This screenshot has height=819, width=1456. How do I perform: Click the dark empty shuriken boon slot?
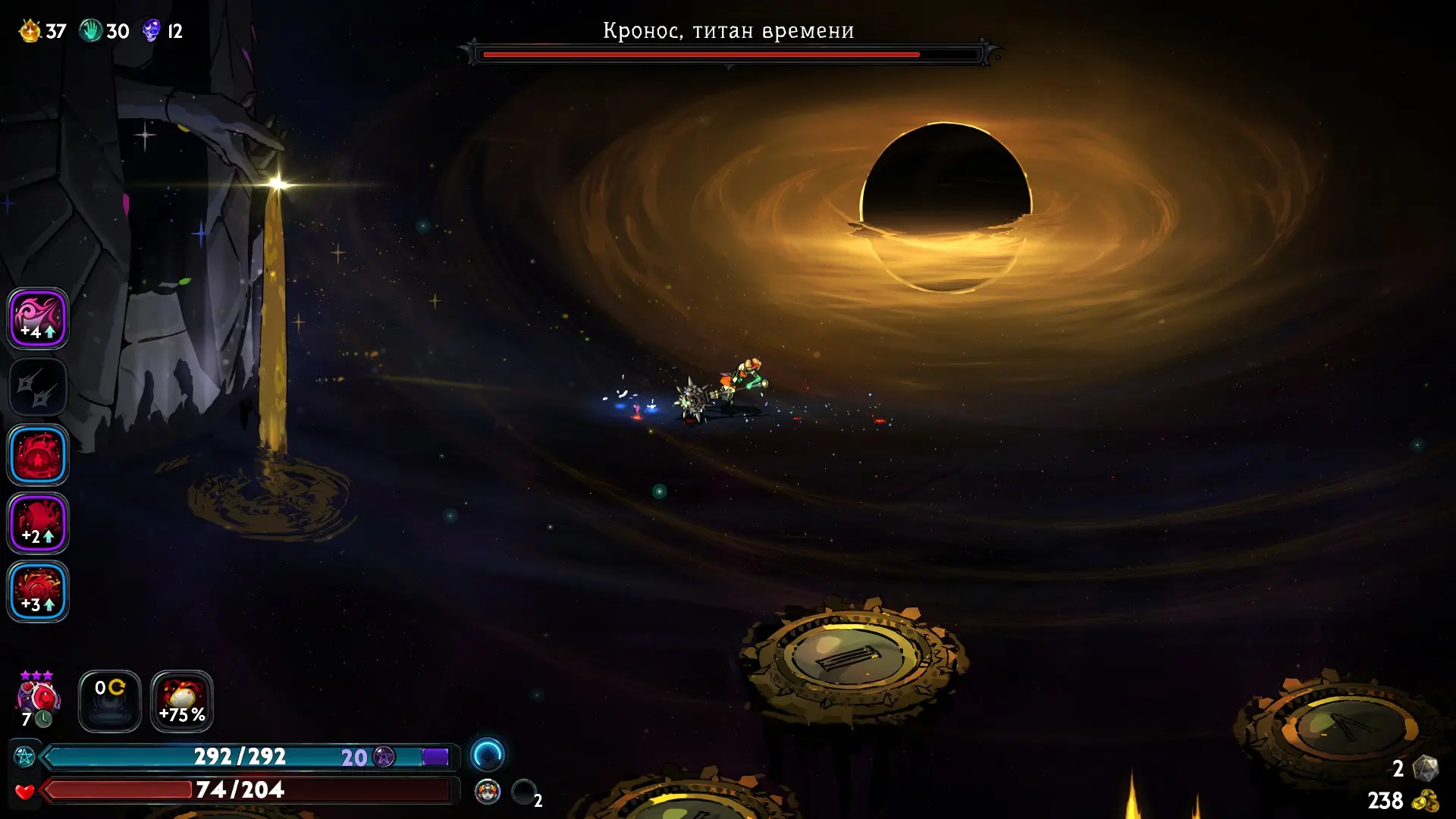[x=38, y=387]
